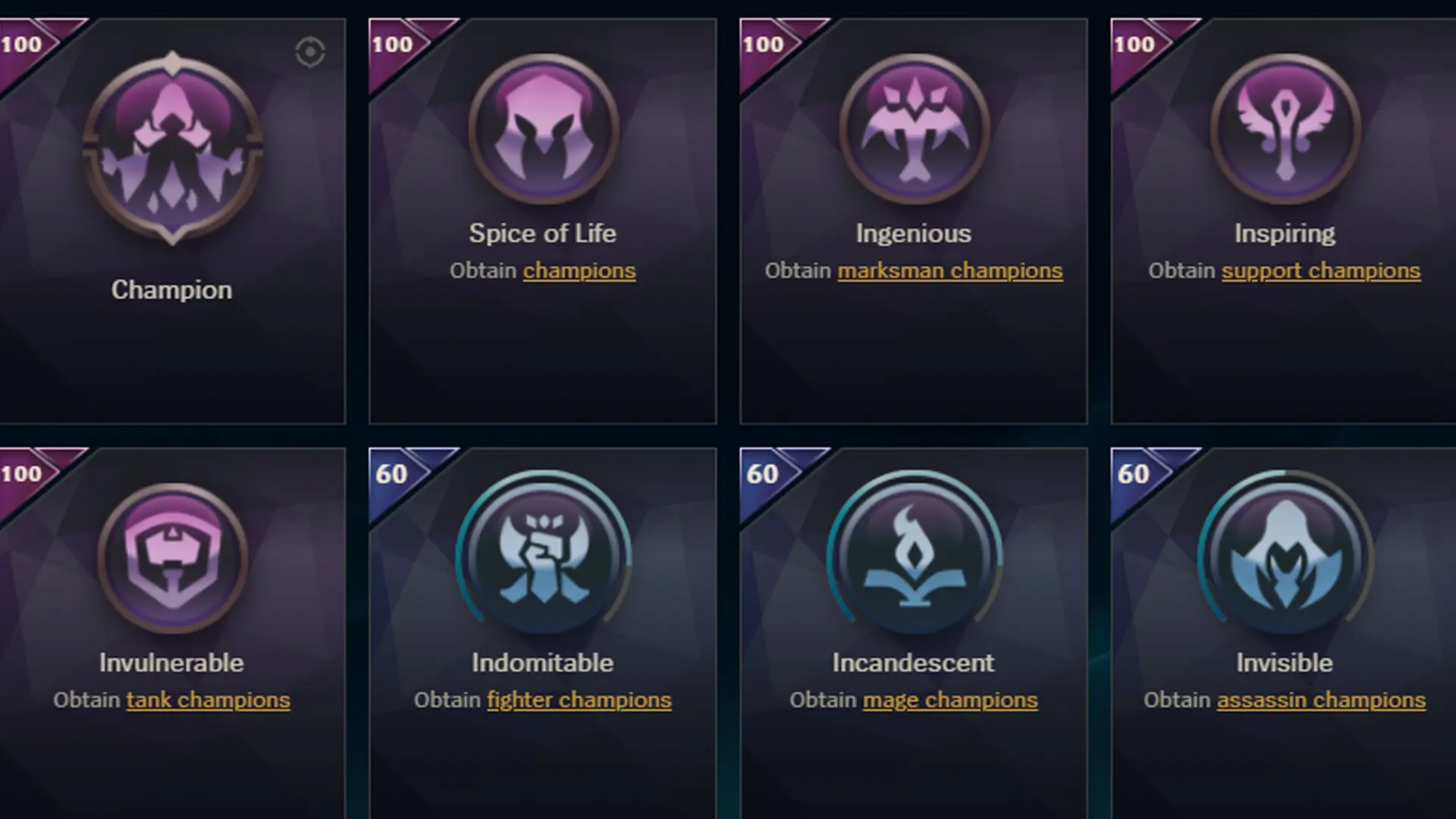The image size is (1456, 819).
Task: Open the support champions link under Inspiring
Action: (1319, 271)
